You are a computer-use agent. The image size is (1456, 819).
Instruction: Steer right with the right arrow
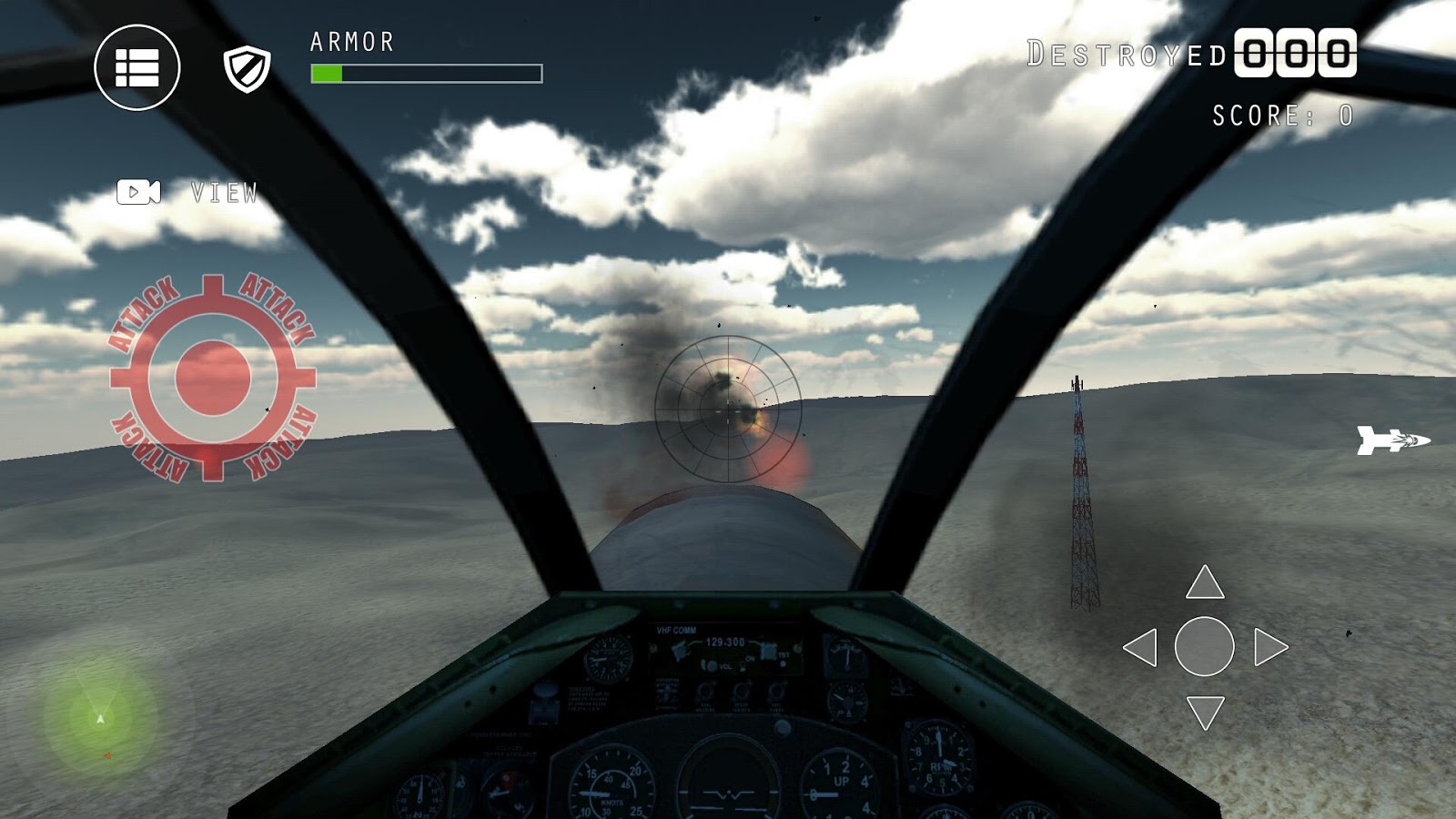coord(1270,647)
